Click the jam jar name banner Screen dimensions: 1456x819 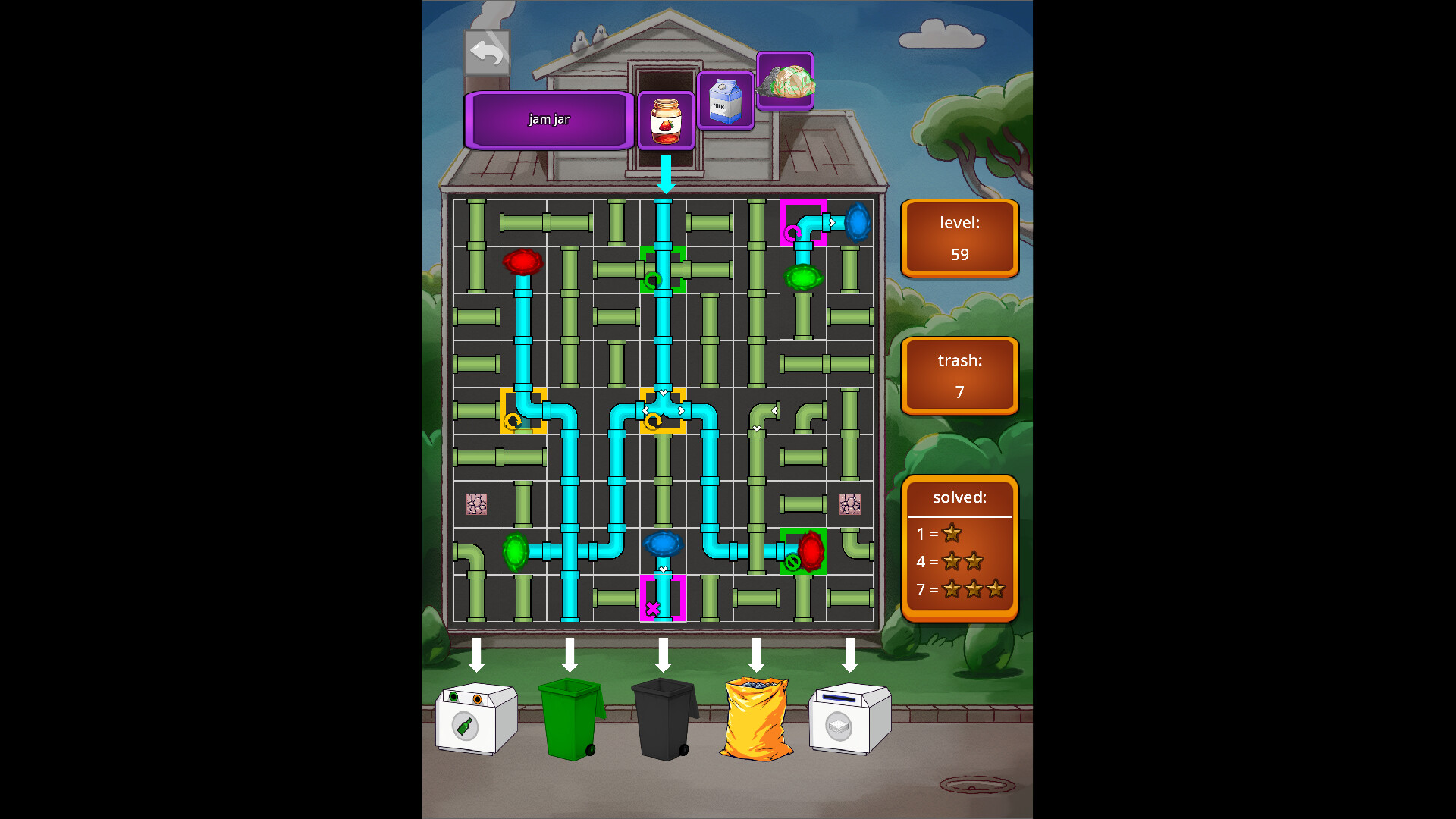(548, 119)
